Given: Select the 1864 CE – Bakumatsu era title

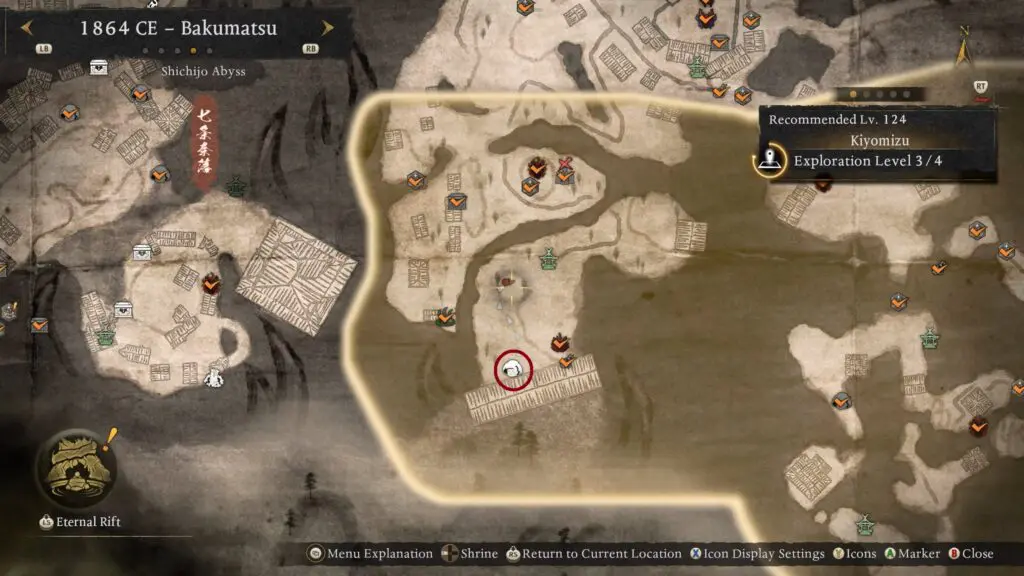Looking at the screenshot, I should point(178,28).
